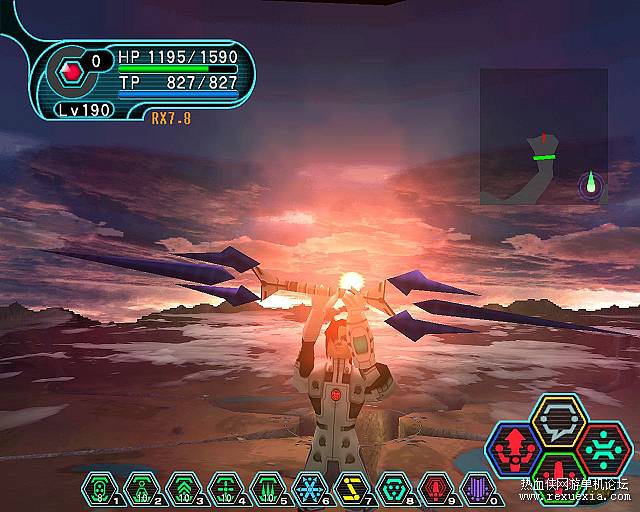Image resolution: width=640 pixels, height=512 pixels.
Task: Cast the blue snowflake ice technique
Action: 308,487
